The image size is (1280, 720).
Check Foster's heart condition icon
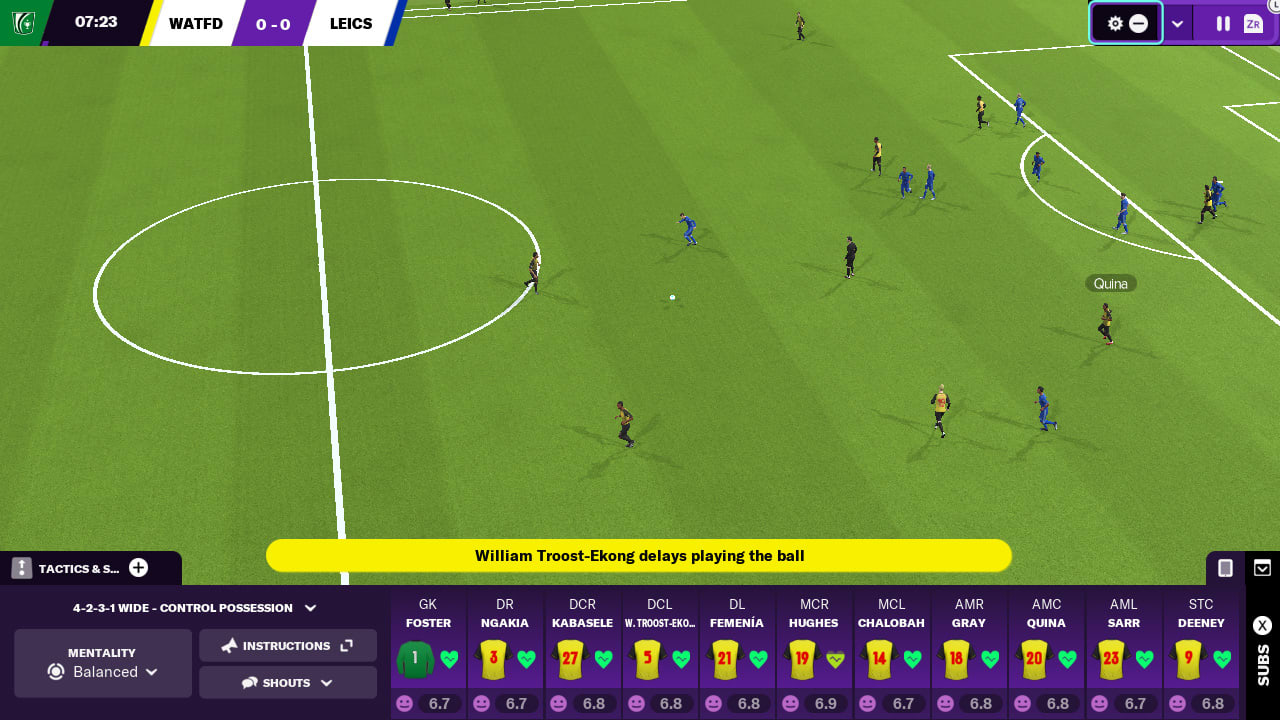pos(447,659)
